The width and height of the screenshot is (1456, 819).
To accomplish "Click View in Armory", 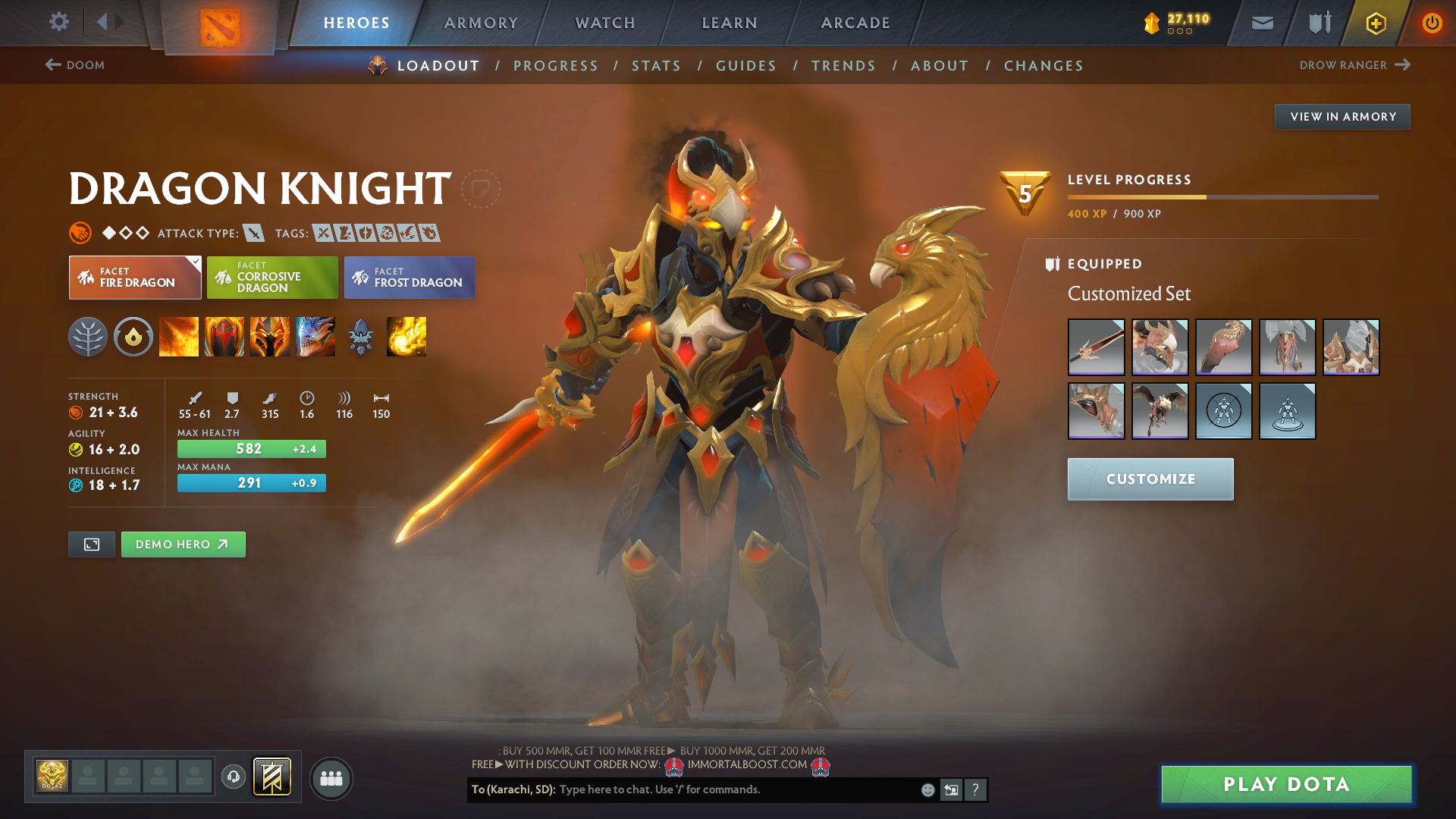I will 1342,117.
